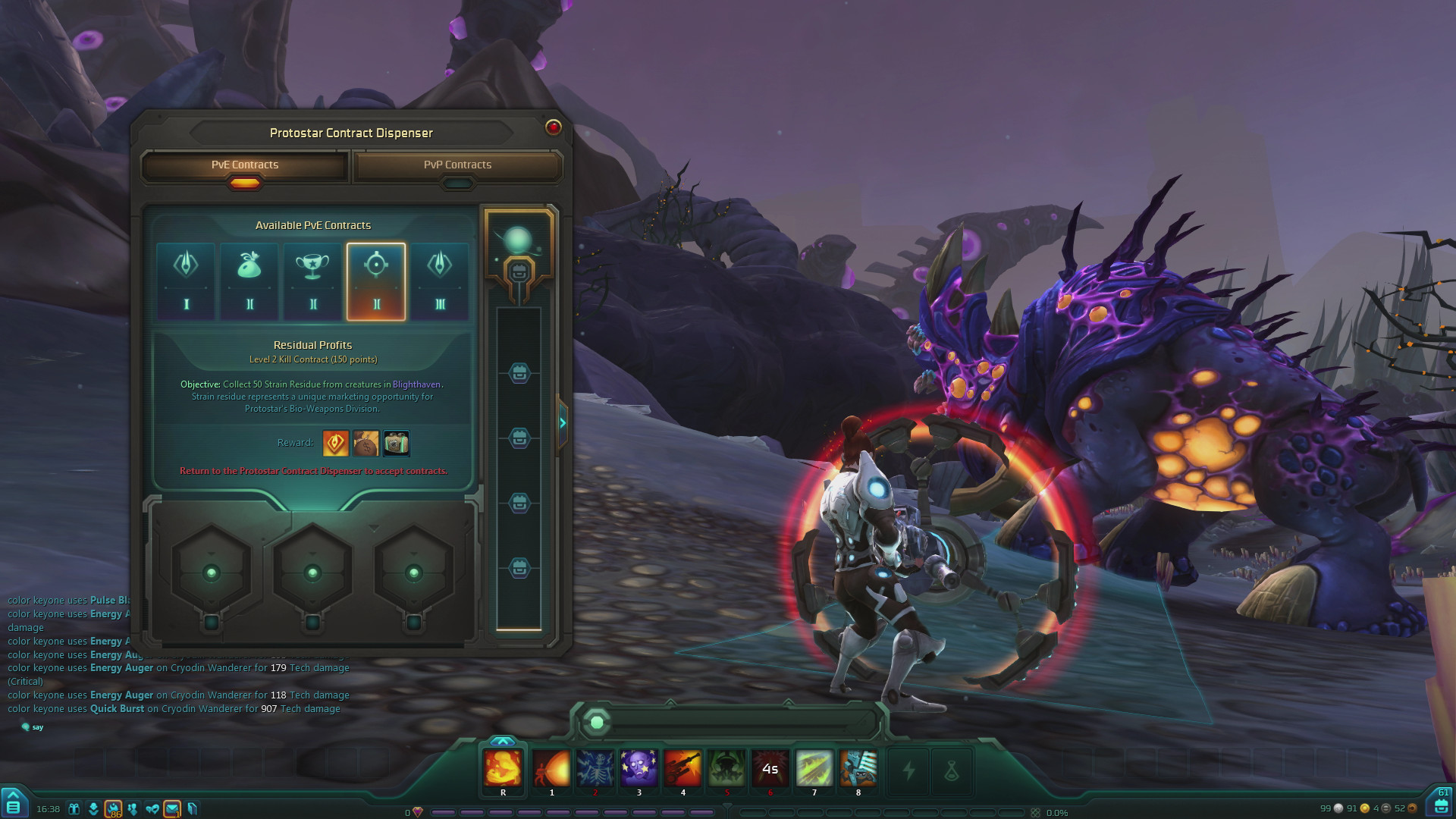Open the social panel showing 86 notifications
This screenshot has width=1456, height=819.
[x=113, y=808]
